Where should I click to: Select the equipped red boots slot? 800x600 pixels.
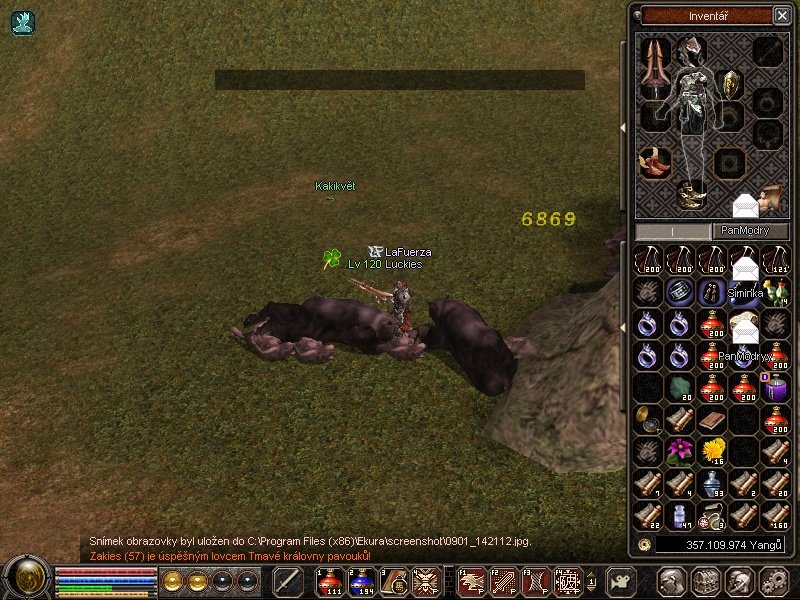[x=655, y=161]
